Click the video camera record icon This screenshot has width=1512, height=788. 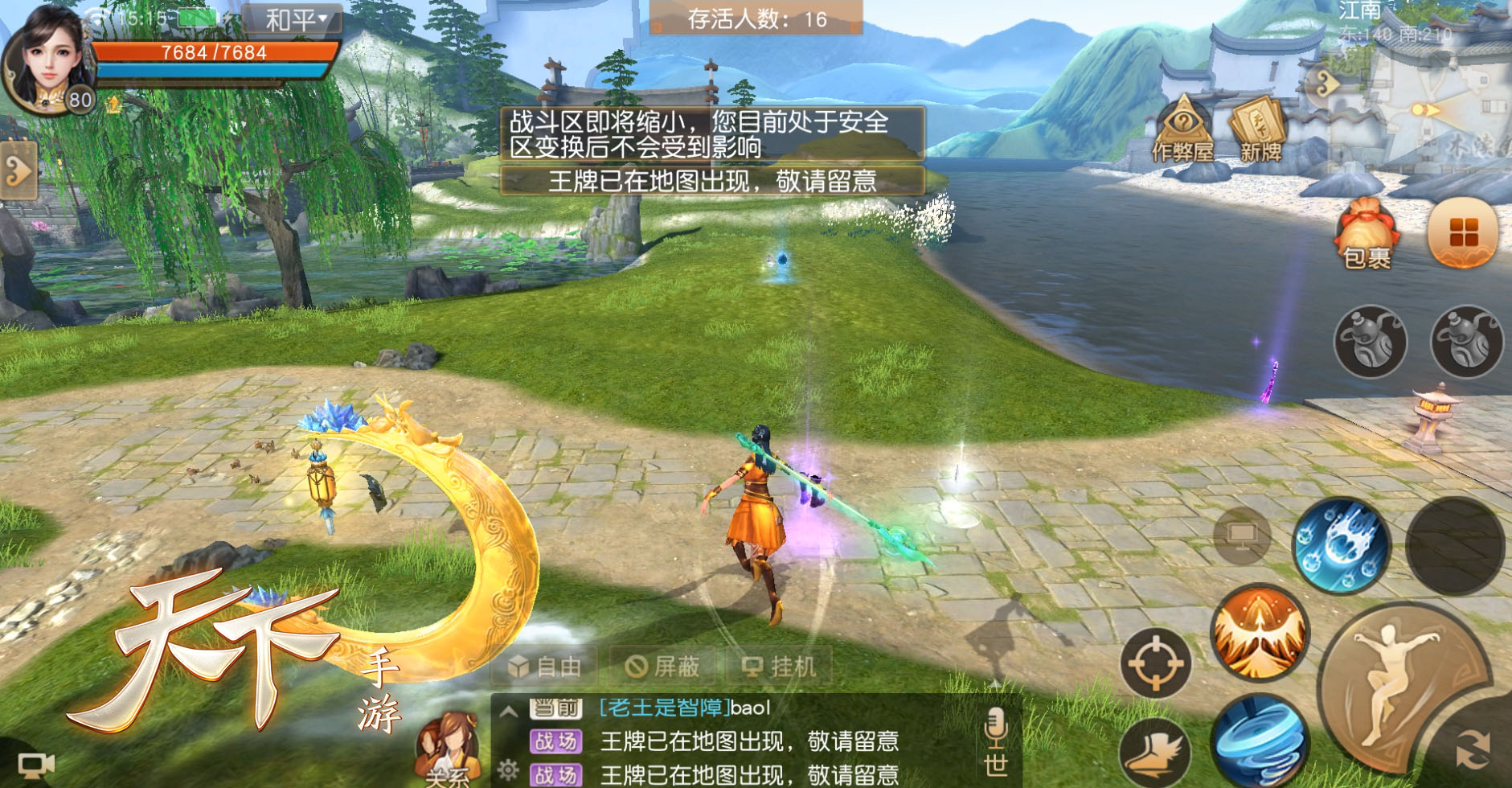36,765
